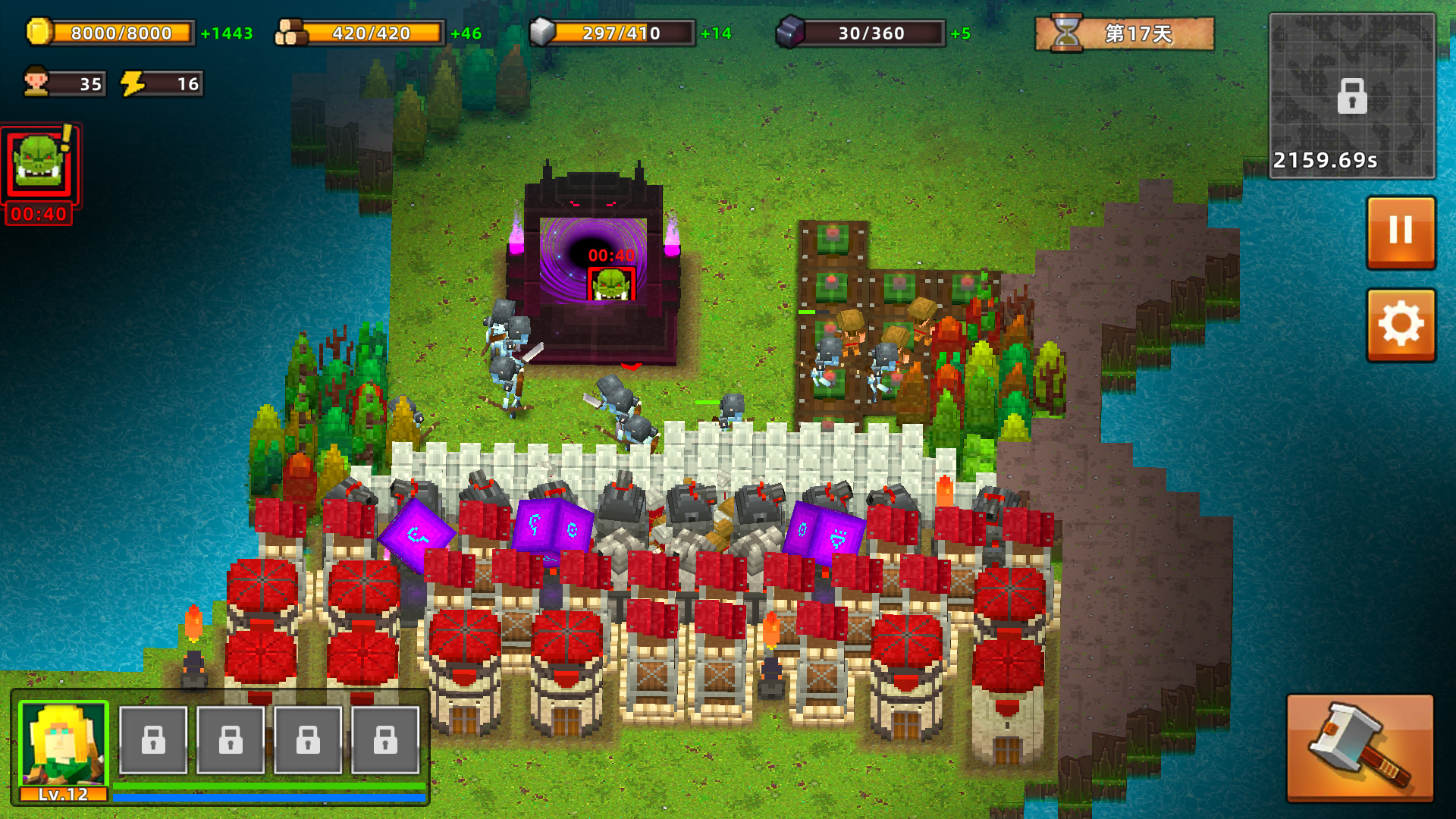Open the hammer build menu
The image size is (1456, 819).
pyautogui.click(x=1360, y=747)
